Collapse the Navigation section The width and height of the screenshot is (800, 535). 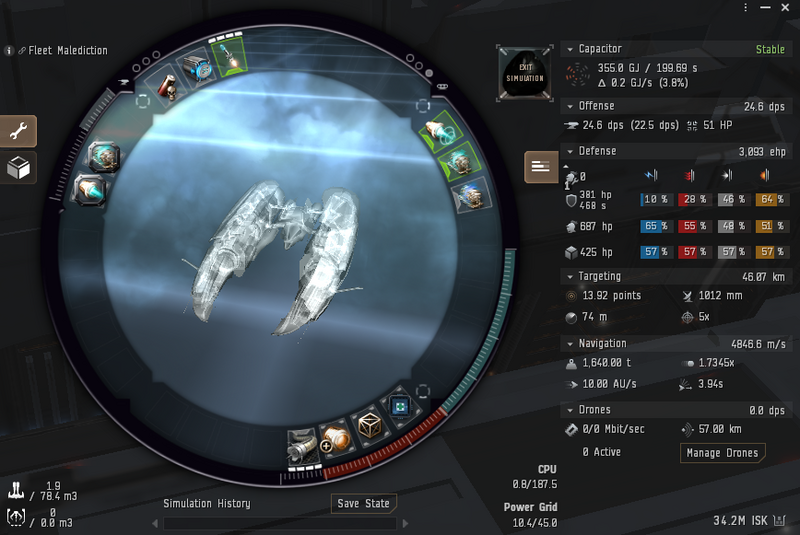coord(569,344)
